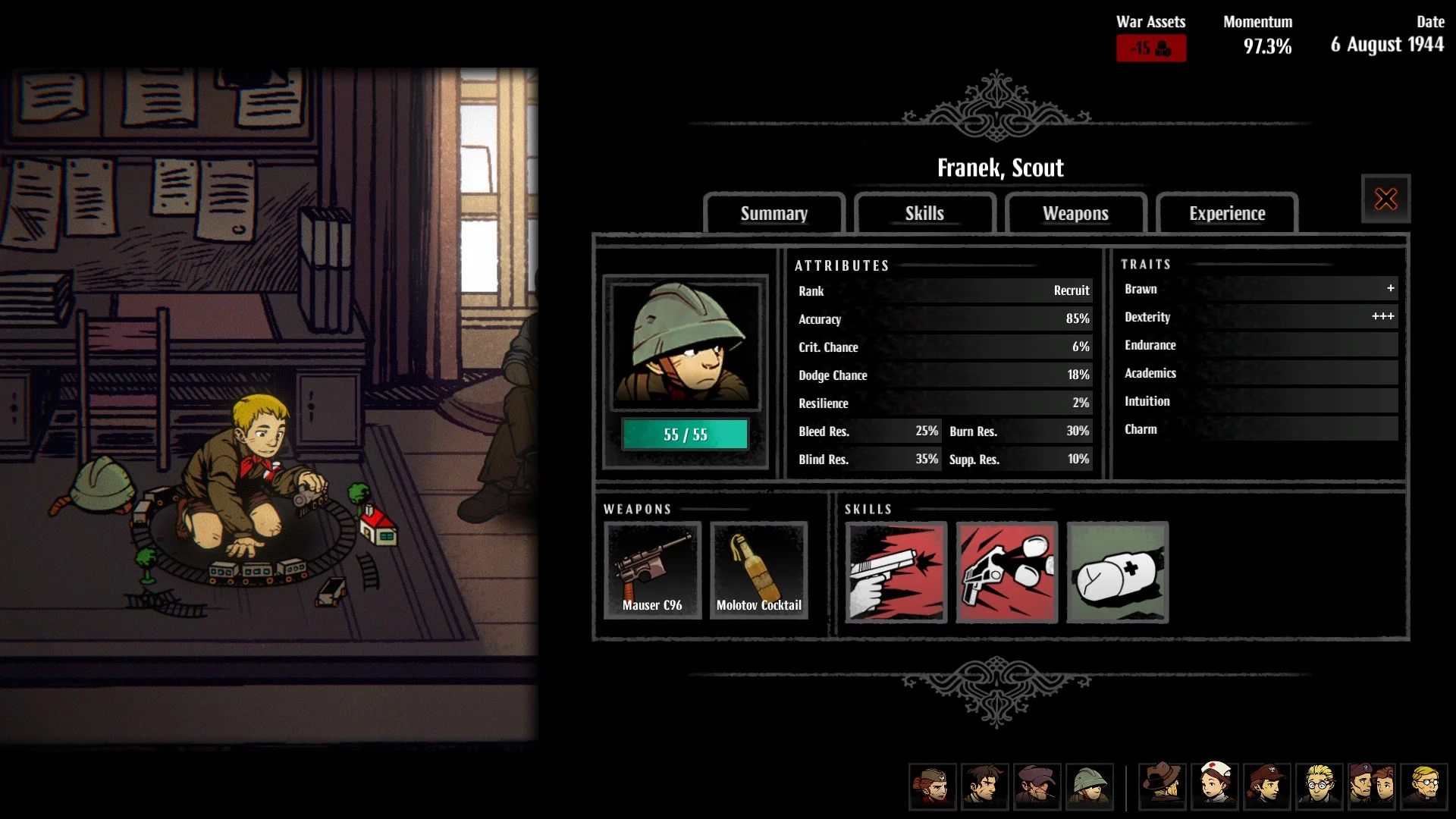Inspect the revolver and fist skill icon
This screenshot has width=1456, height=819.
[1006, 573]
